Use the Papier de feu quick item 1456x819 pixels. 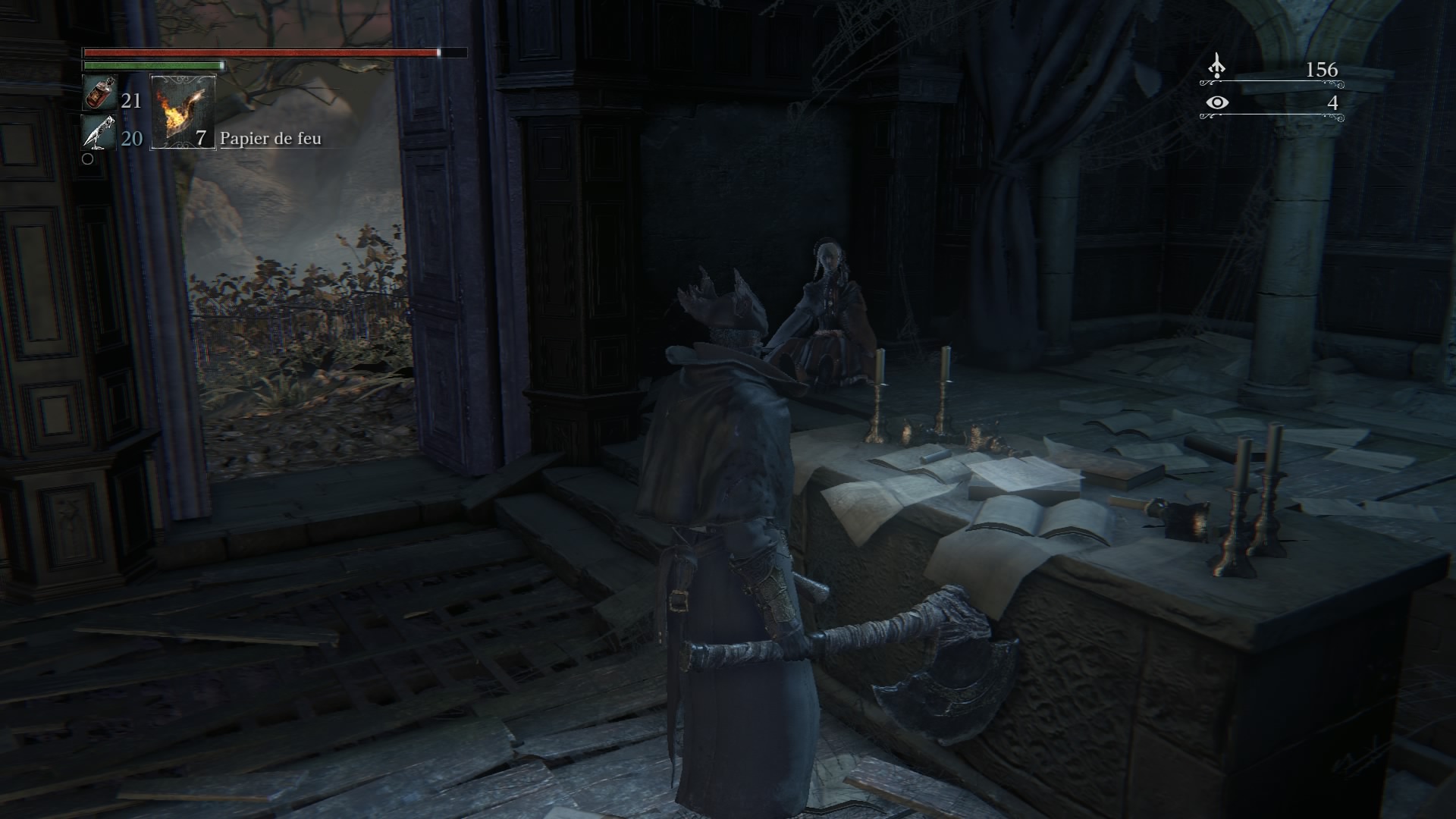click(184, 111)
